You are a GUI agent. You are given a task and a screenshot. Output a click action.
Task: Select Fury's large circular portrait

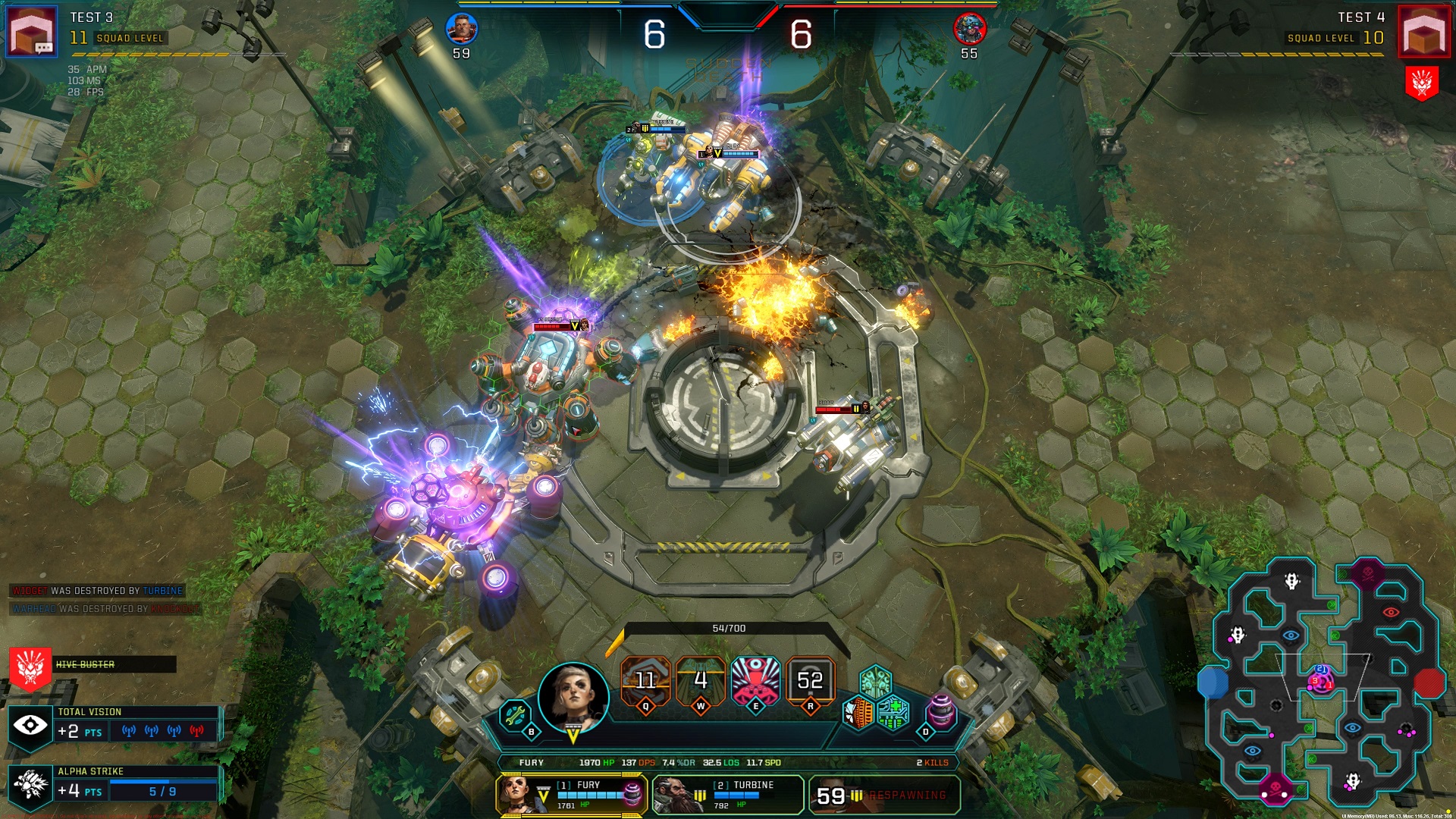[573, 696]
